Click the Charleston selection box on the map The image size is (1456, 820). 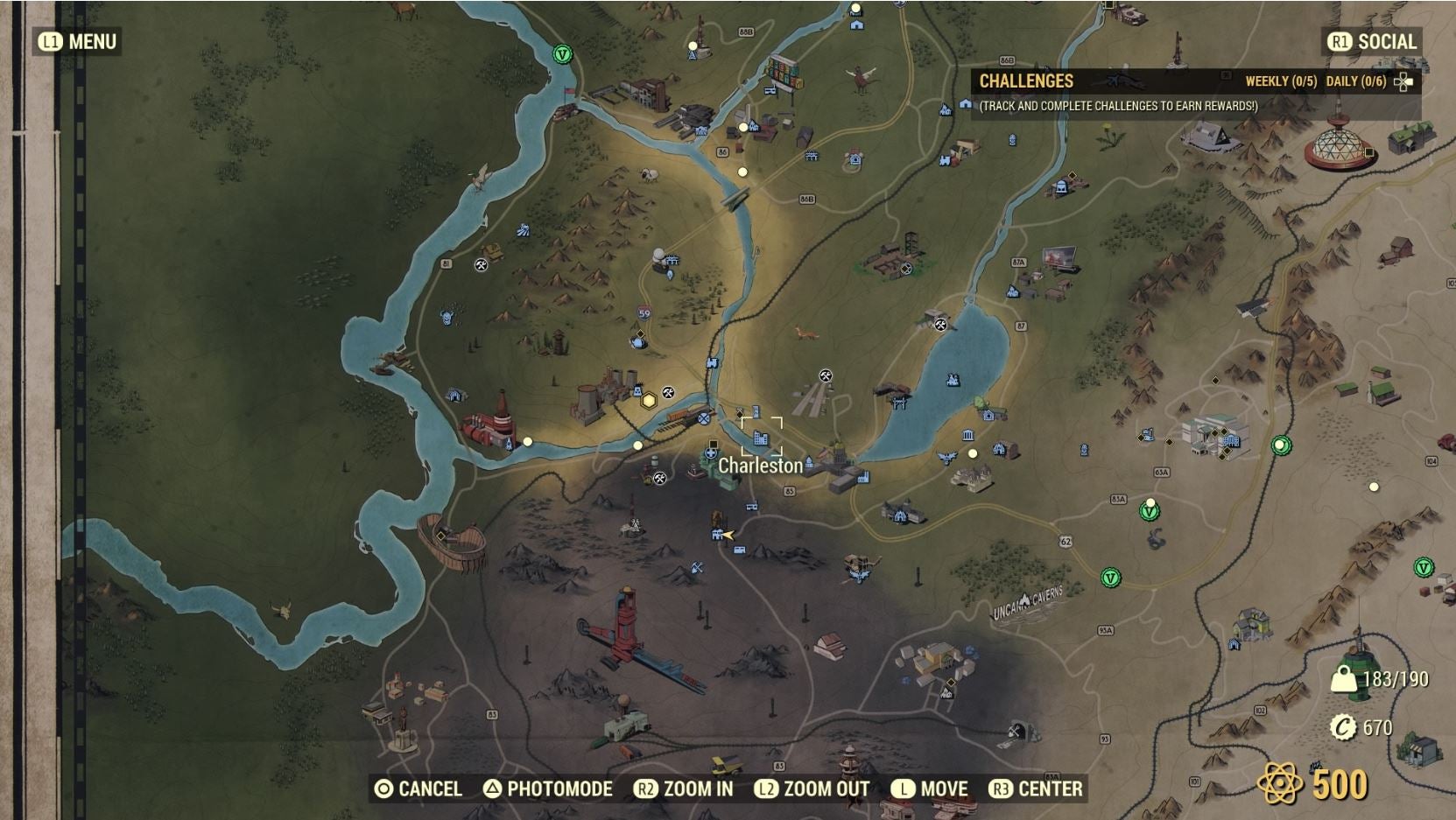point(762,435)
